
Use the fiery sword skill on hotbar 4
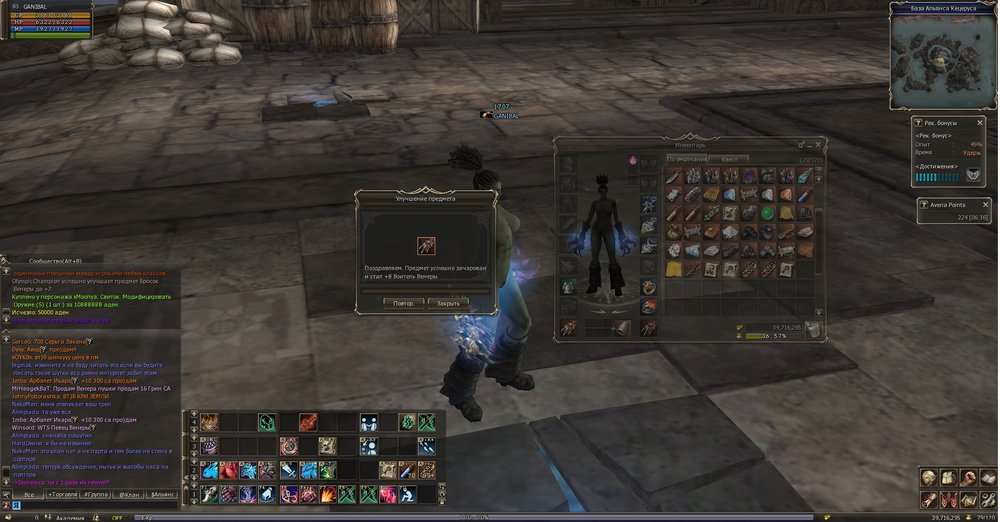(x=307, y=422)
